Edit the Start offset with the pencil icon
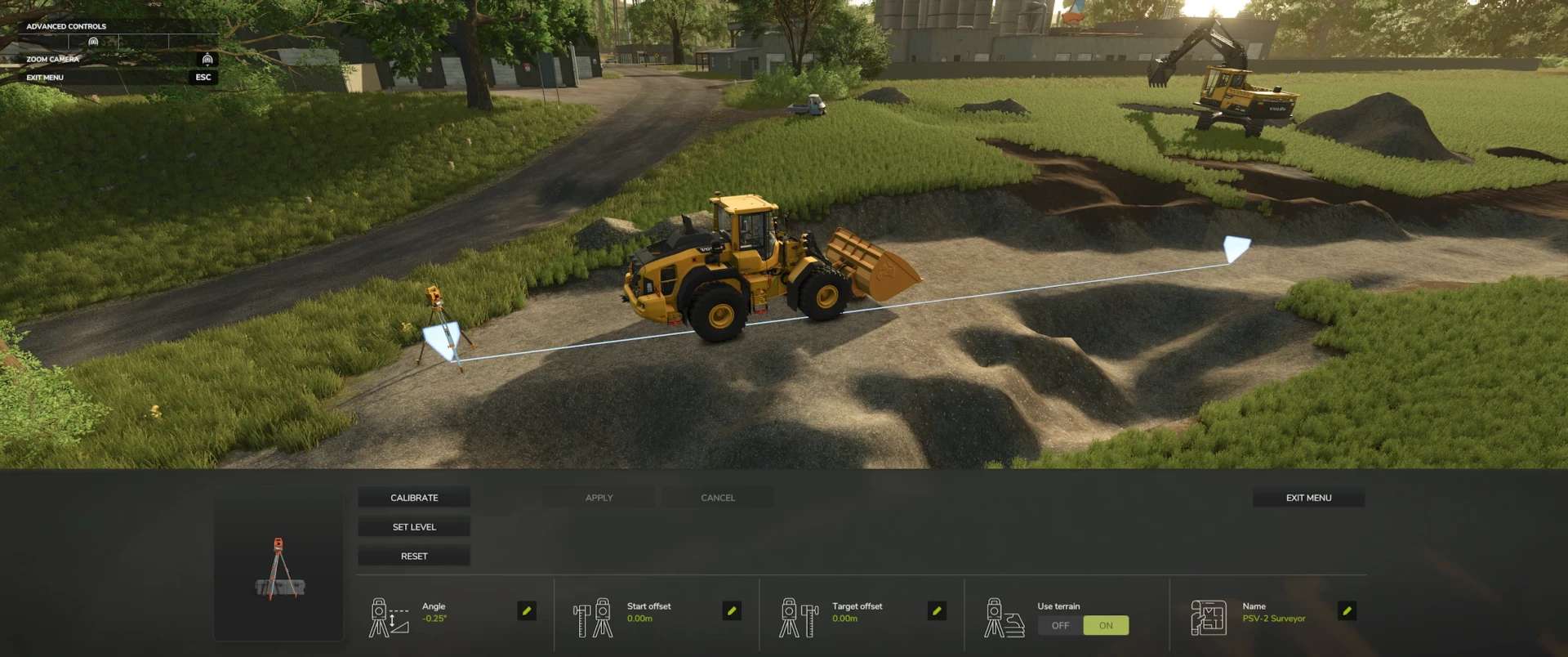This screenshot has width=1568, height=657. [x=733, y=611]
